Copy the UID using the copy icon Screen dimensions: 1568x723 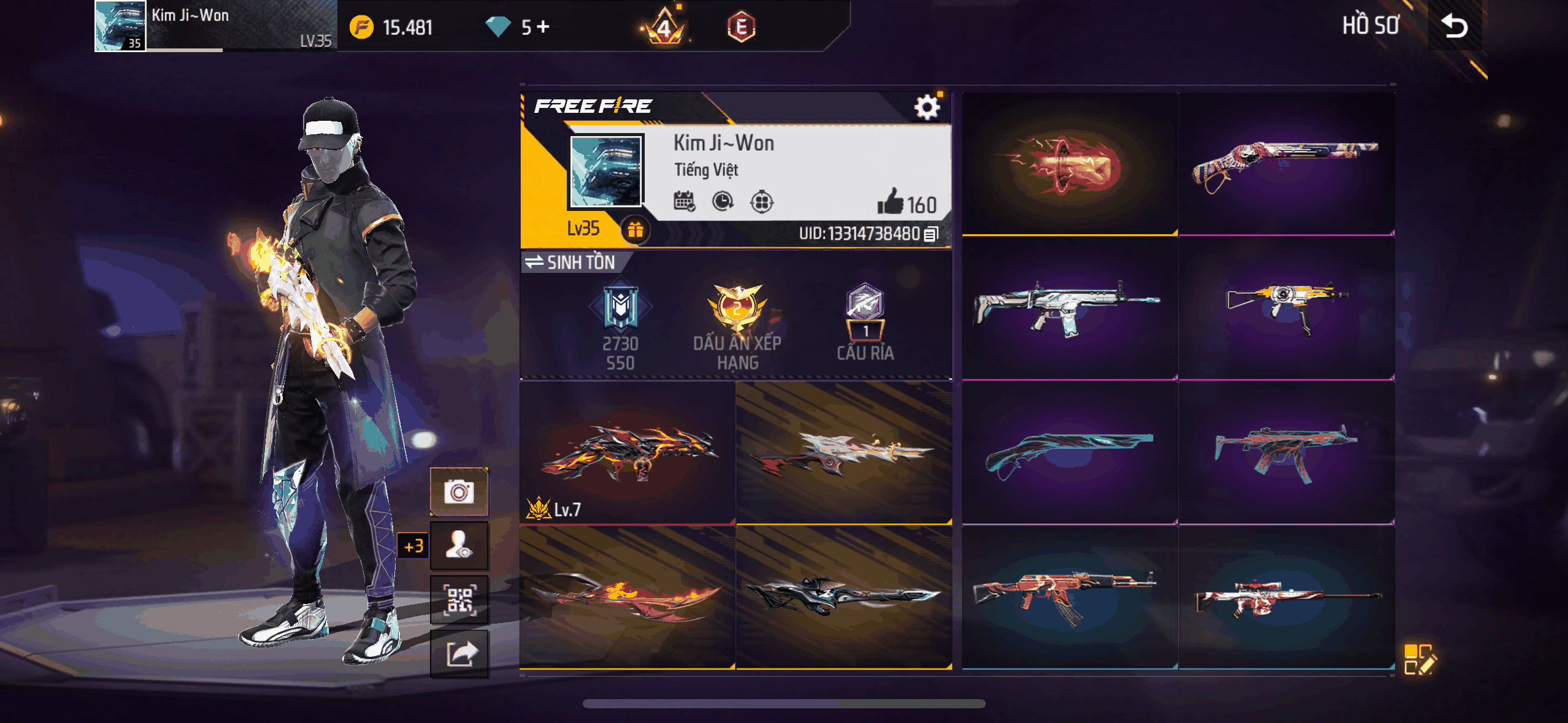tap(930, 234)
